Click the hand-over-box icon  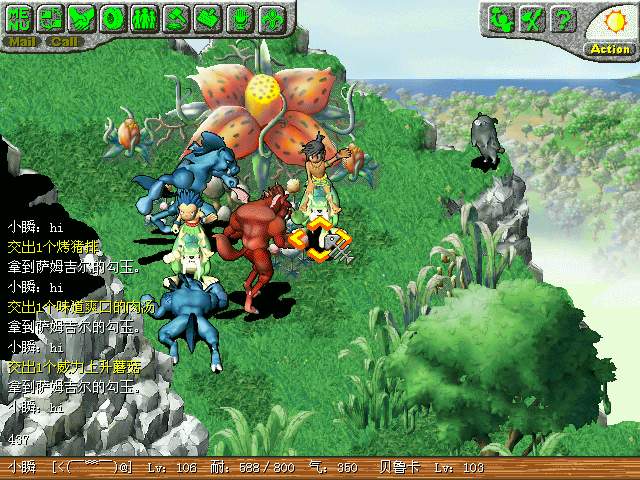click(x=207, y=18)
